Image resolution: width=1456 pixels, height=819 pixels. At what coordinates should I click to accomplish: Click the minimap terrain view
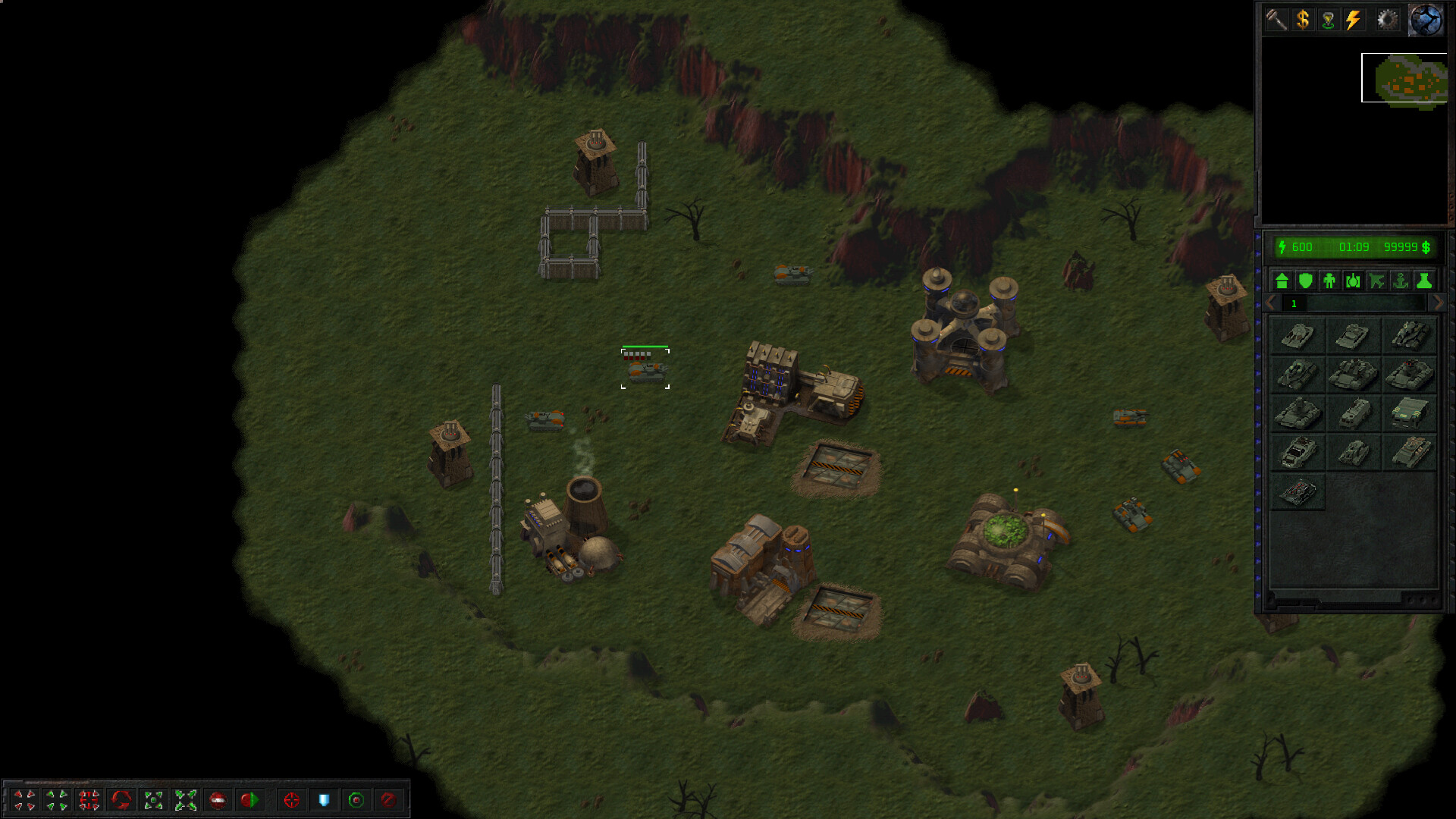[x=1404, y=78]
